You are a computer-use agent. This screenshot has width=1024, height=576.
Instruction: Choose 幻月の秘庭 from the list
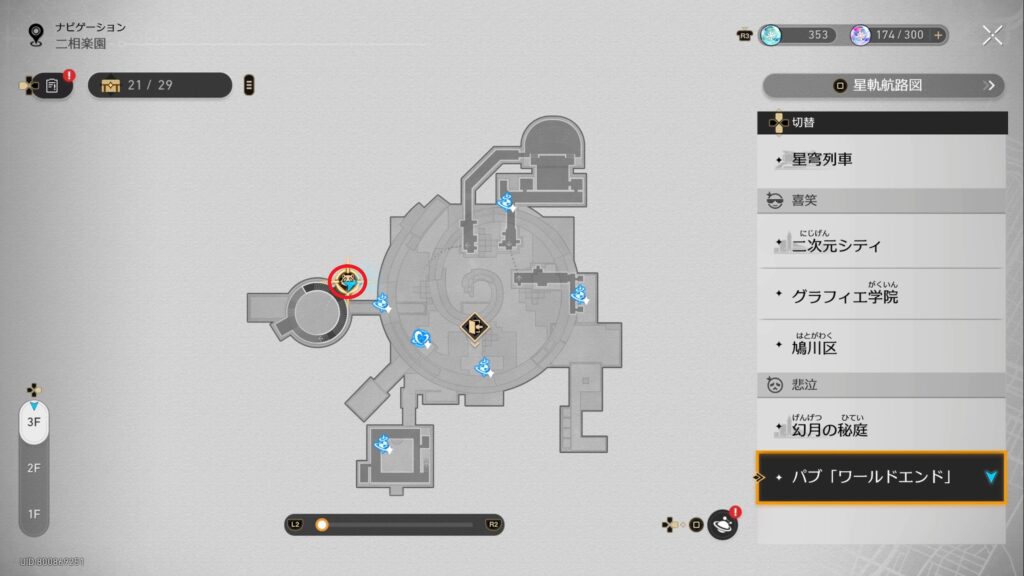point(881,428)
